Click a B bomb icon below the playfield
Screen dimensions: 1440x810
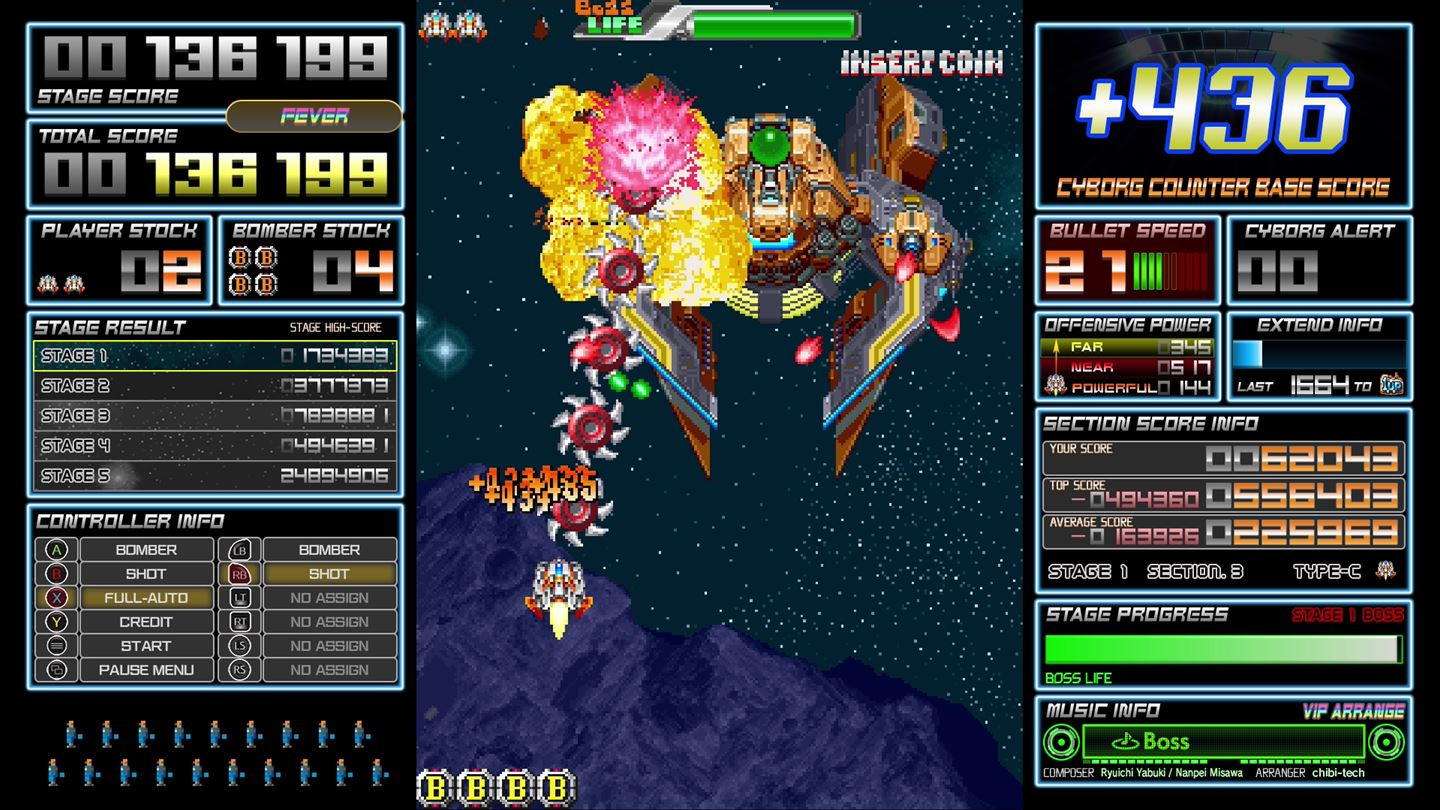[x=434, y=785]
